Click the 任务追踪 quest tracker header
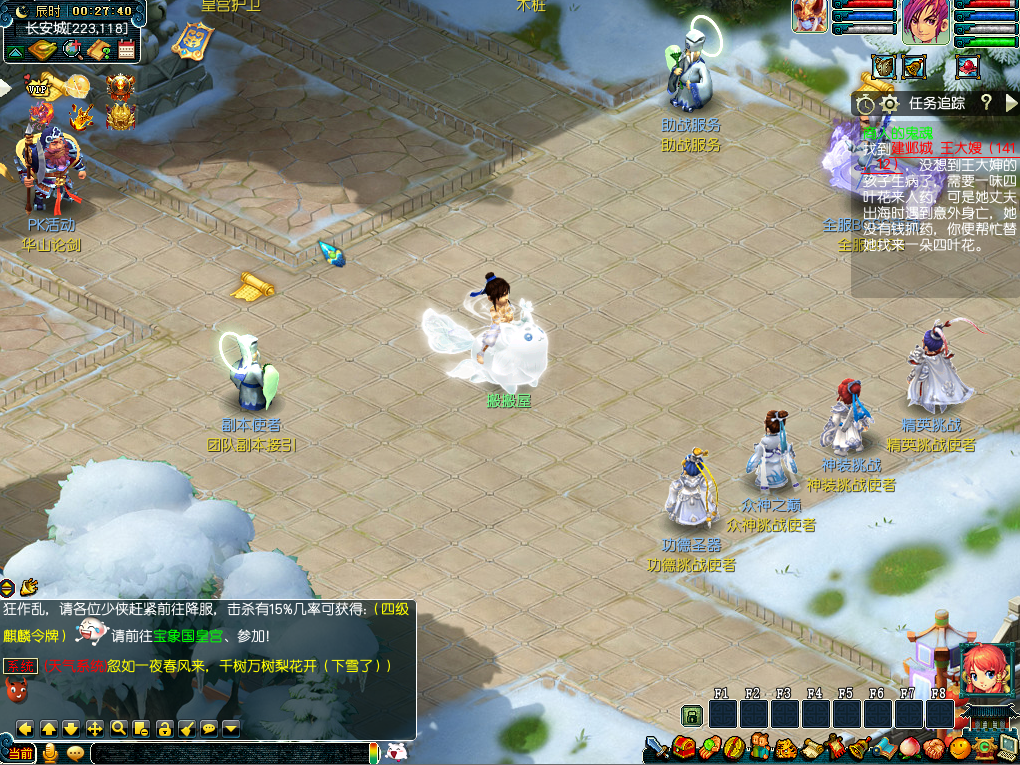 click(936, 103)
